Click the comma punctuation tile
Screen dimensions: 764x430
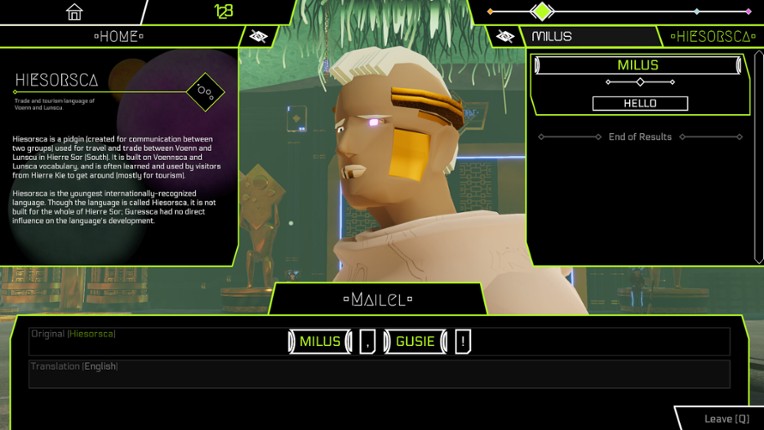point(367,341)
